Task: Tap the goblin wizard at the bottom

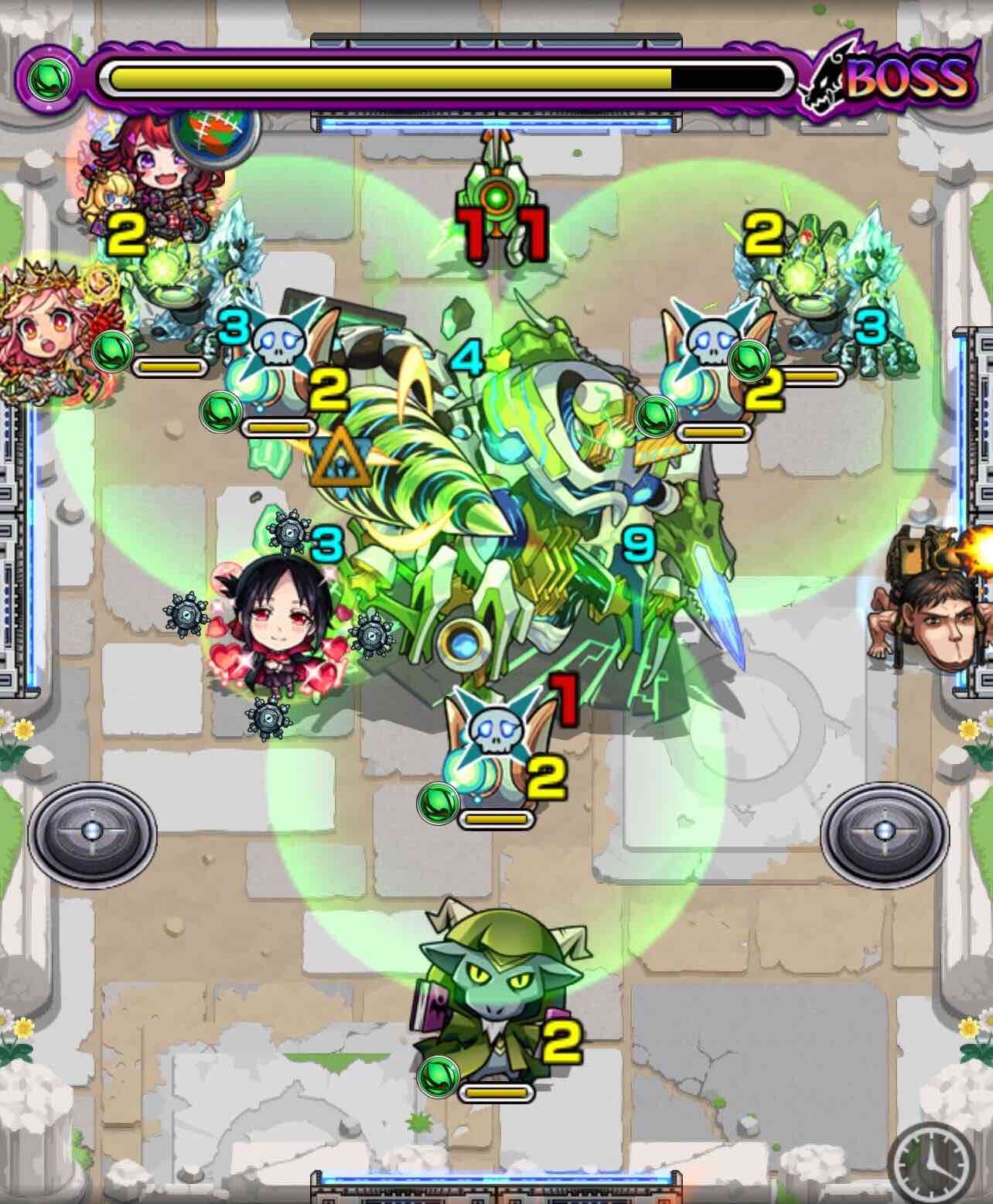Action: 499,998
